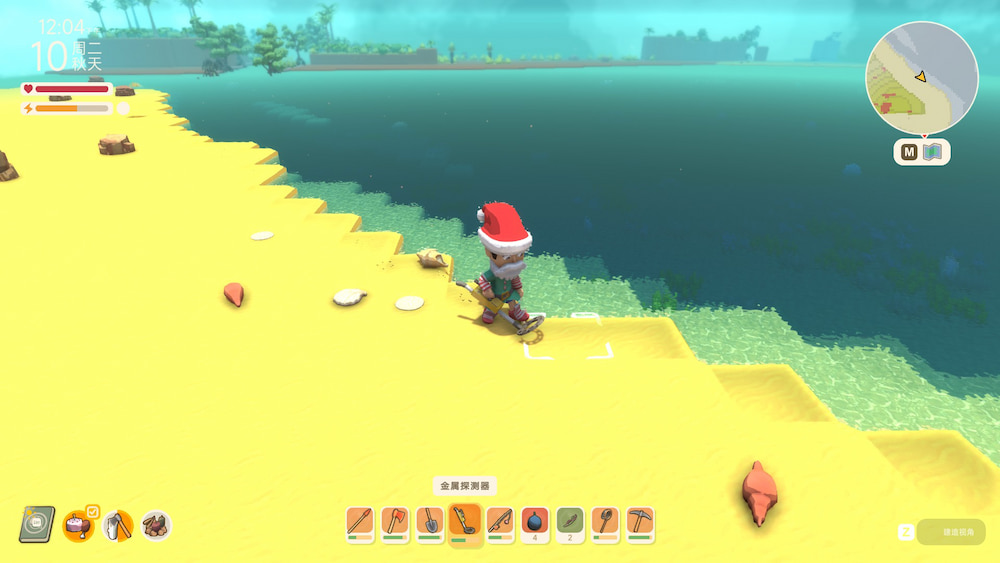Equip the bug net hotbar slot
This screenshot has height=563, width=1000.
pos(605,522)
